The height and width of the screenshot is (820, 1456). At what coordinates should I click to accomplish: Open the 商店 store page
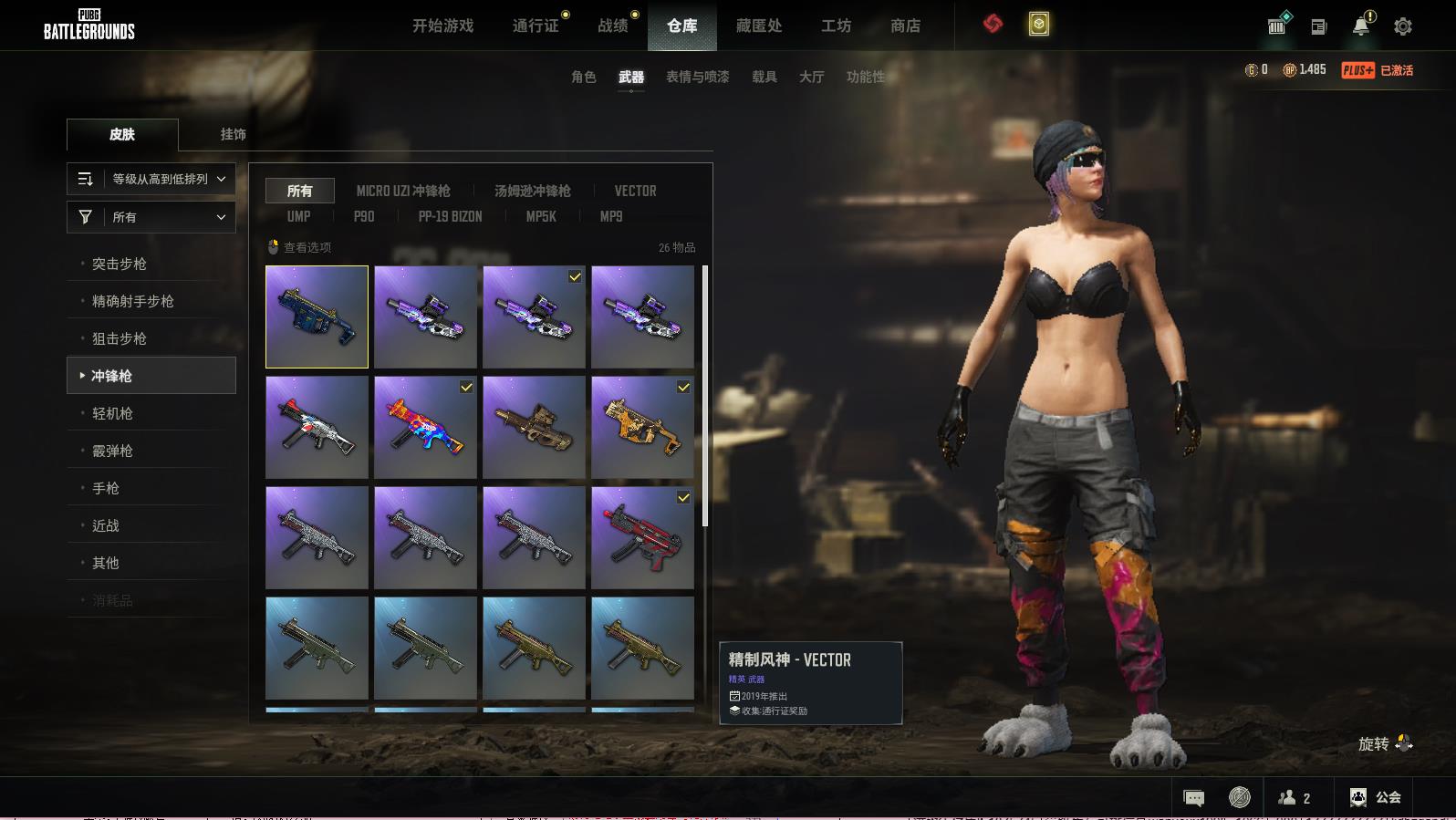click(905, 26)
